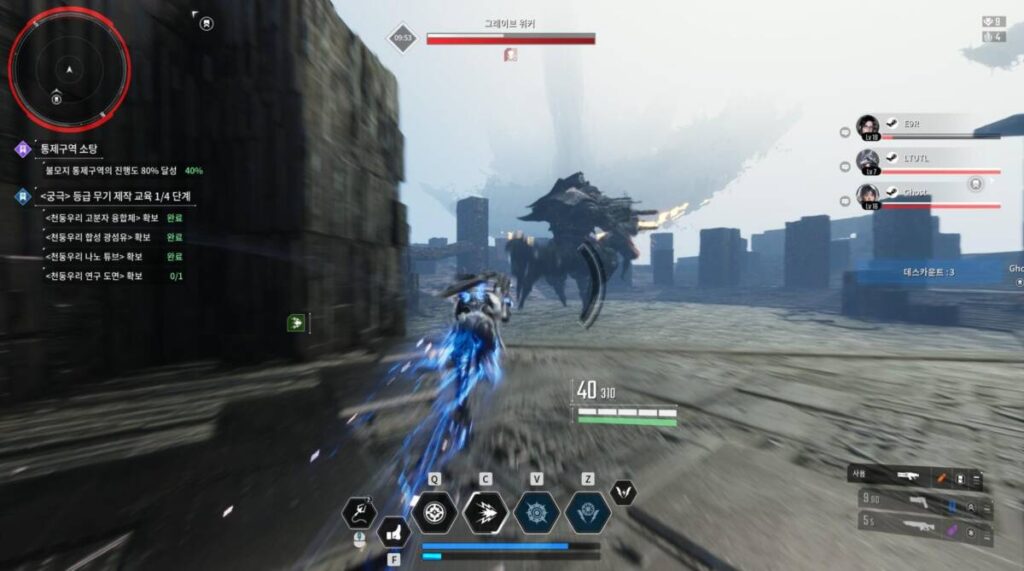The width and height of the screenshot is (1024, 571).
Task: Activate the Z winged-emblem skill
Action: click(587, 512)
